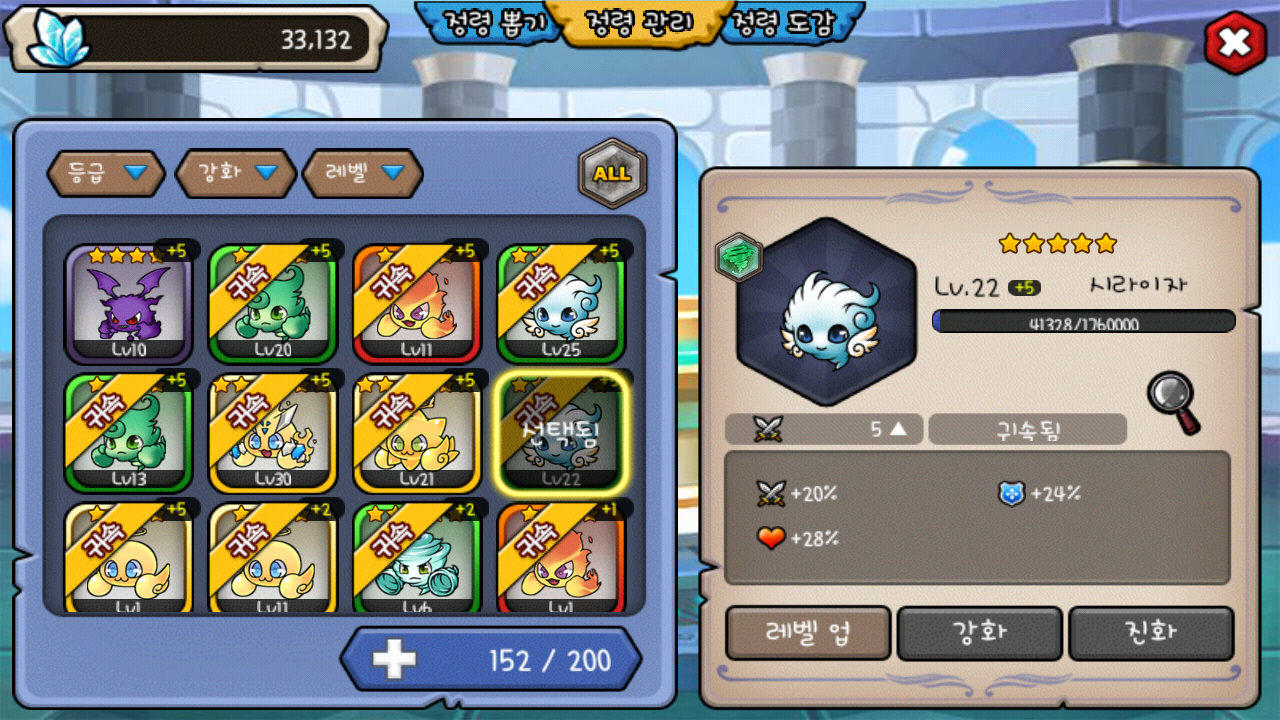Choose the 진화 evolve button

1151,632
